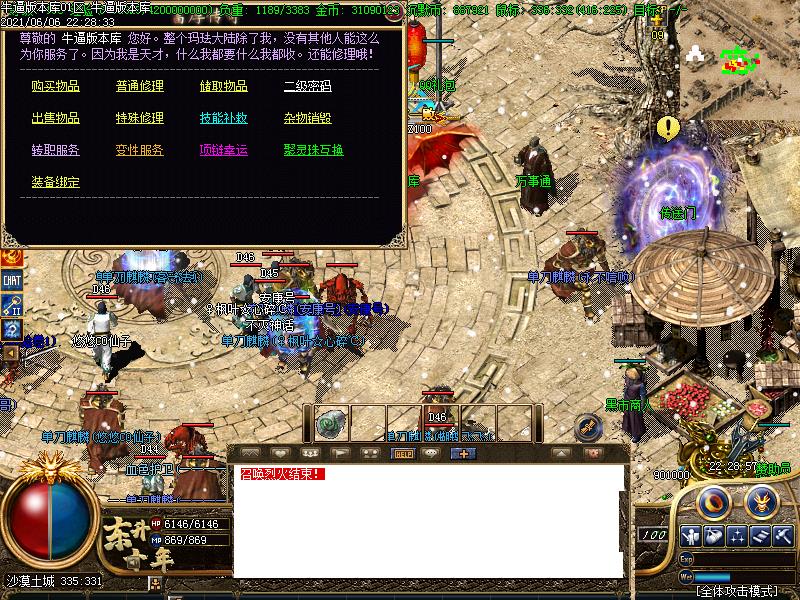This screenshot has height=600, width=800.
Task: Click the cyan 技能补救 link
Action: [x=223, y=119]
